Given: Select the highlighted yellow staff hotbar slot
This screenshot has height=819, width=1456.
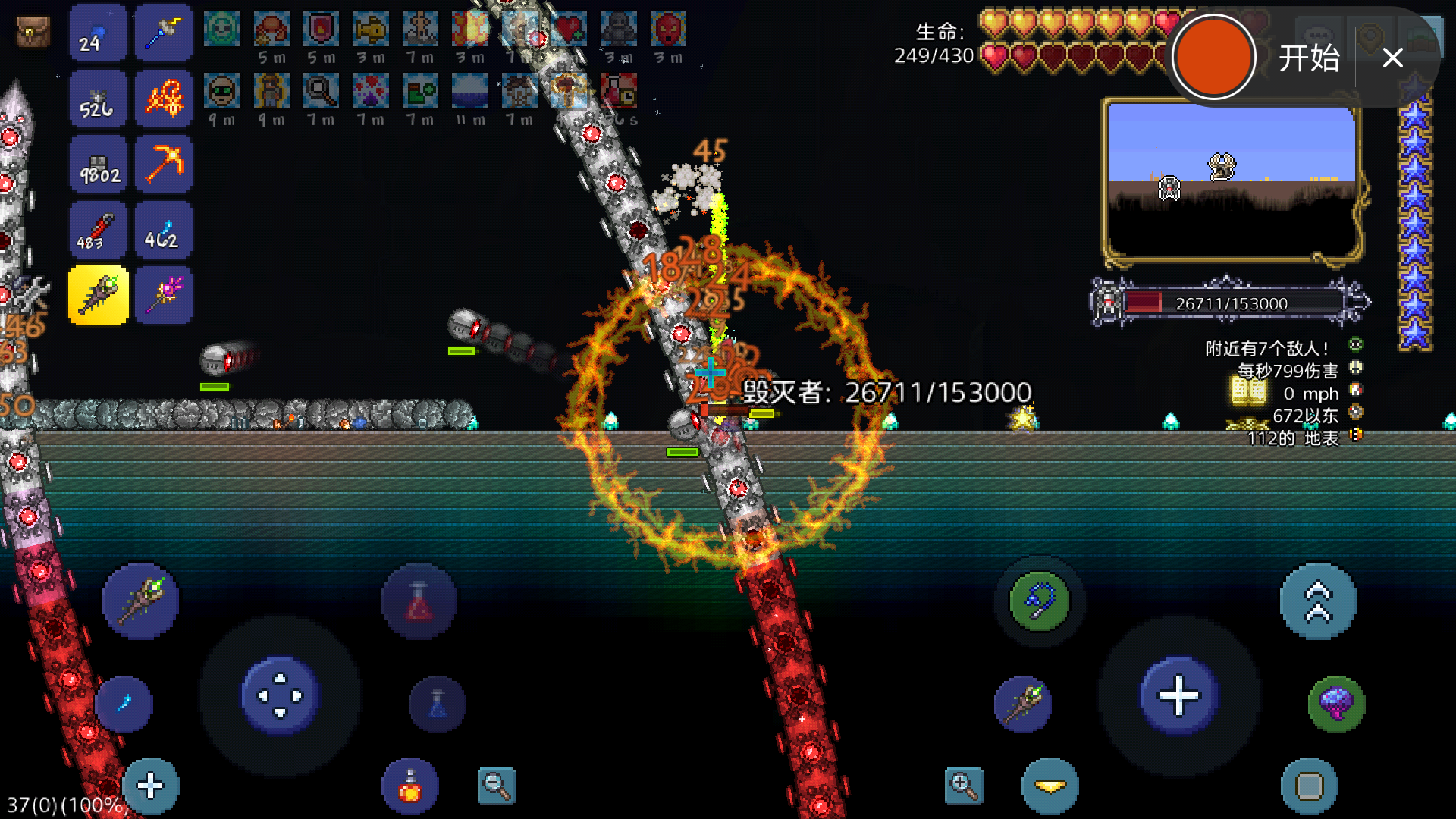Looking at the screenshot, I should (99, 296).
